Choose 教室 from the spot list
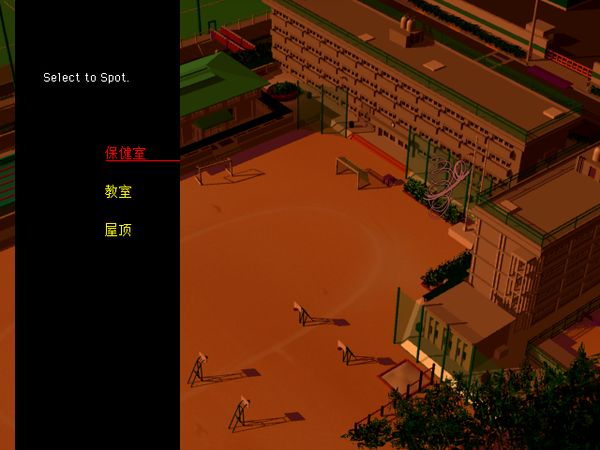600x450 pixels. pyautogui.click(x=118, y=192)
